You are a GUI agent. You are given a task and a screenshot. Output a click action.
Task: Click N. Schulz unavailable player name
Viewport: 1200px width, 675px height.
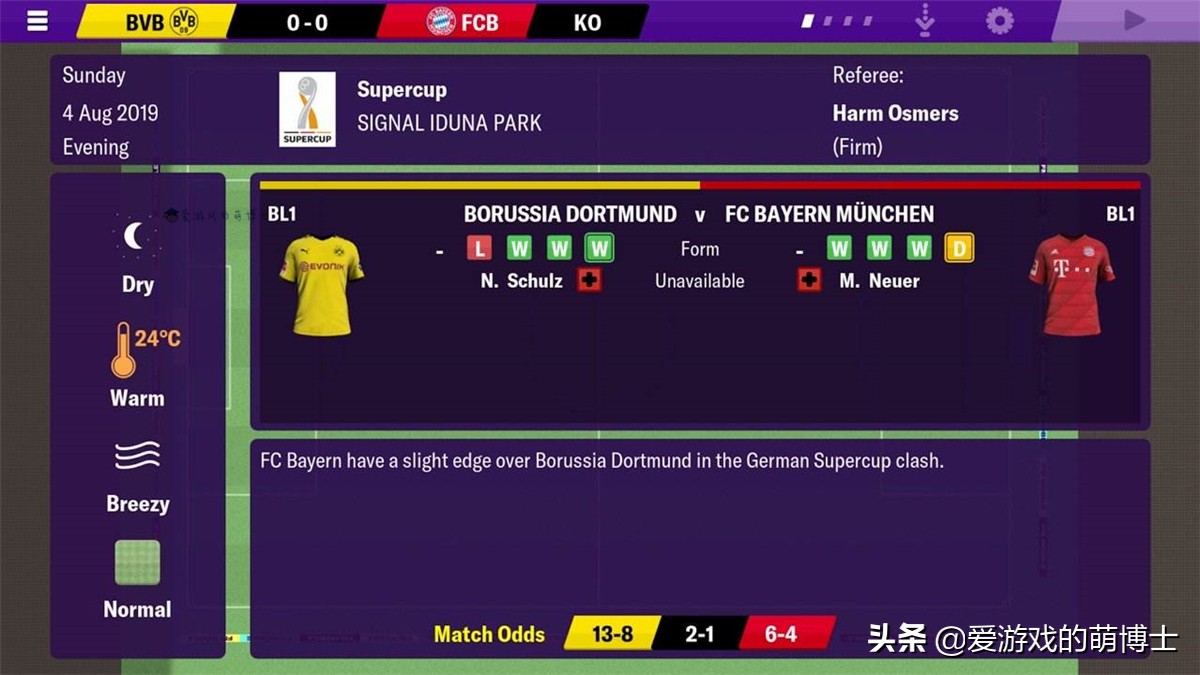pyautogui.click(x=521, y=281)
